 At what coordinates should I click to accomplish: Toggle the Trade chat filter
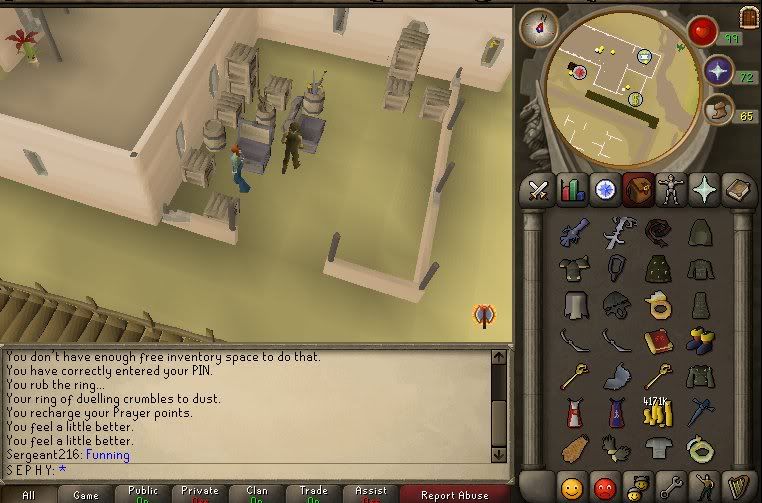pyautogui.click(x=313, y=493)
